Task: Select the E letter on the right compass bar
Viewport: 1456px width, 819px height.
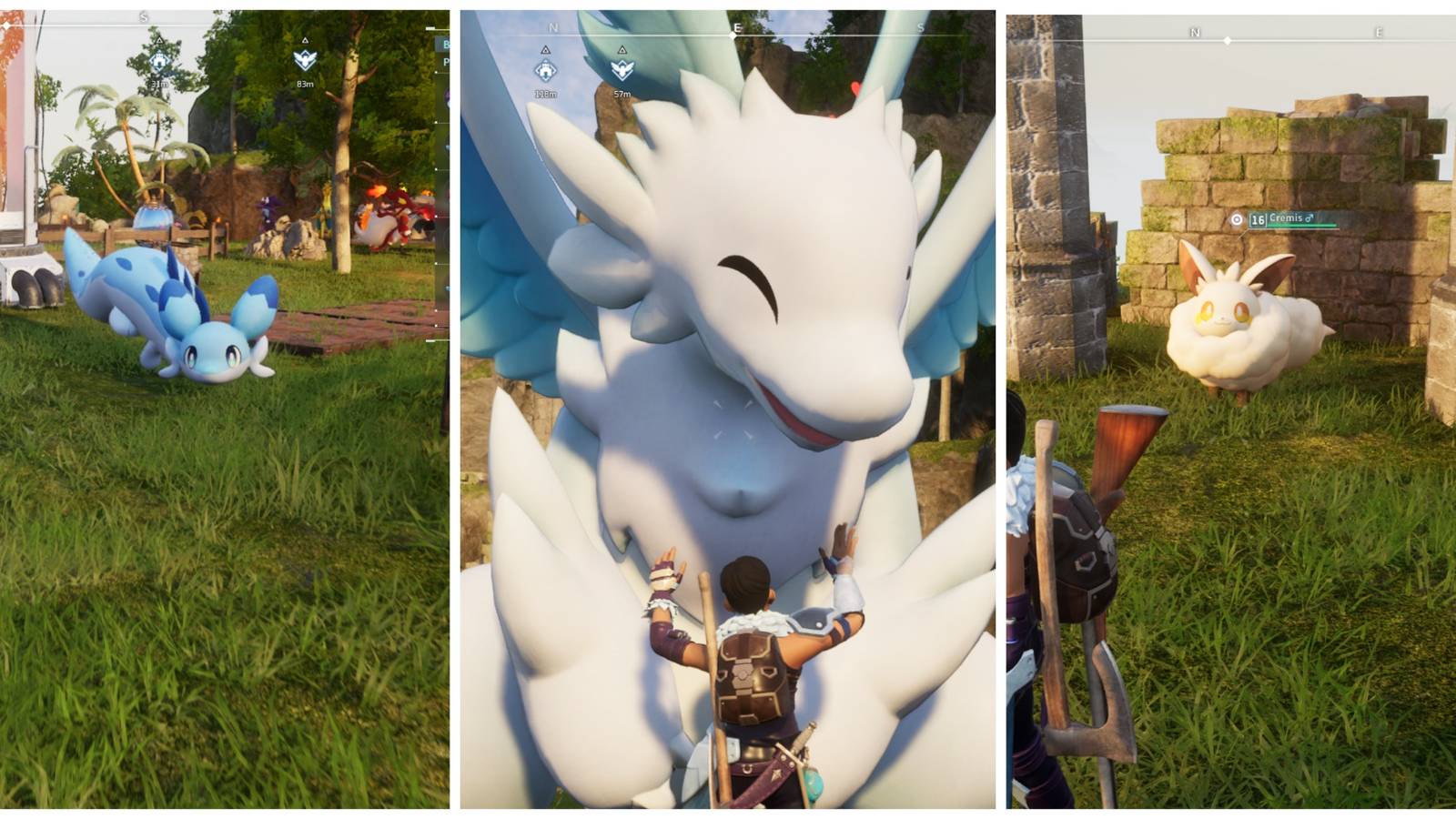Action: [x=1379, y=30]
